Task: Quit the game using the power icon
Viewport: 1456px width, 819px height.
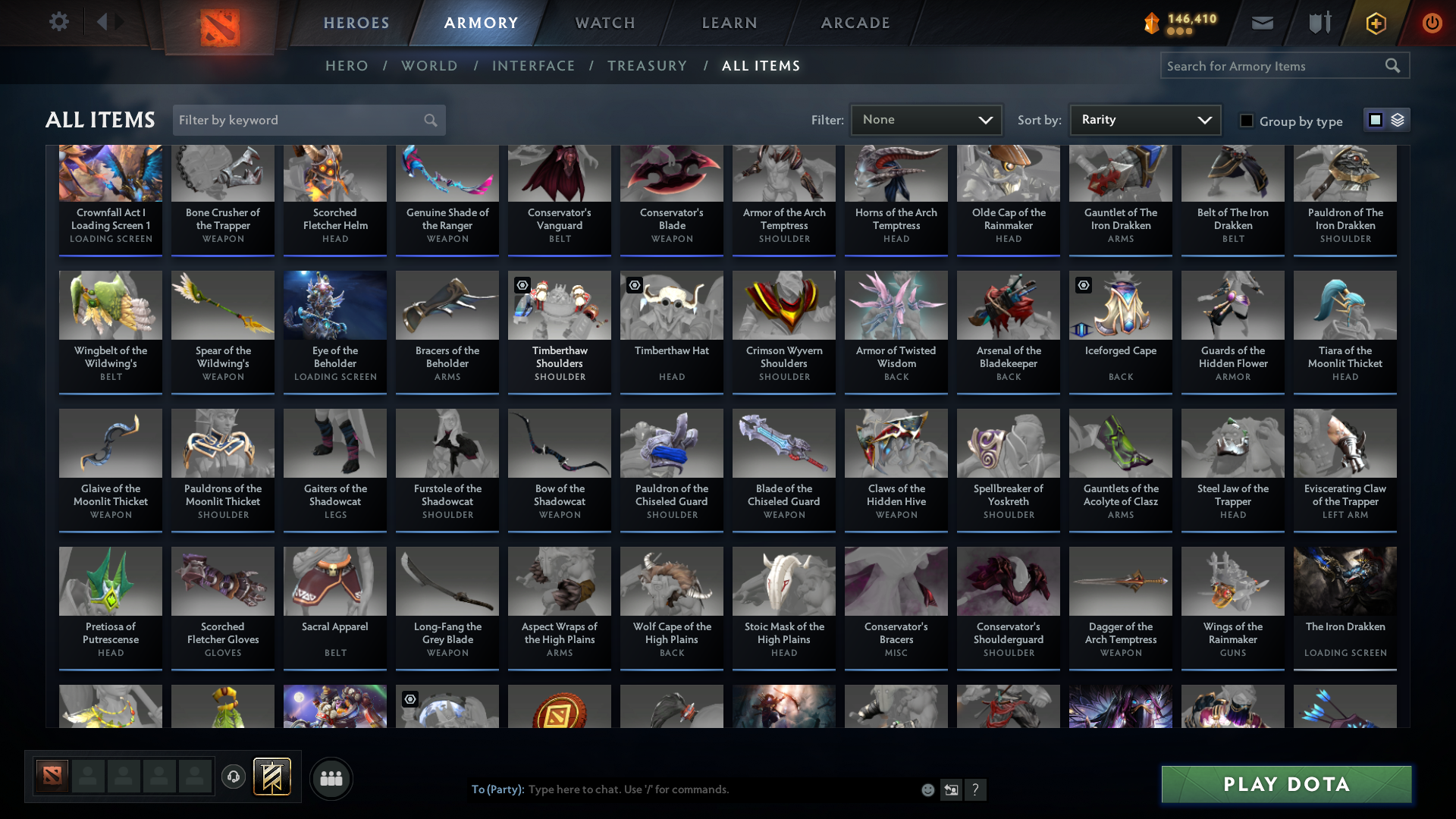Action: click(x=1432, y=23)
